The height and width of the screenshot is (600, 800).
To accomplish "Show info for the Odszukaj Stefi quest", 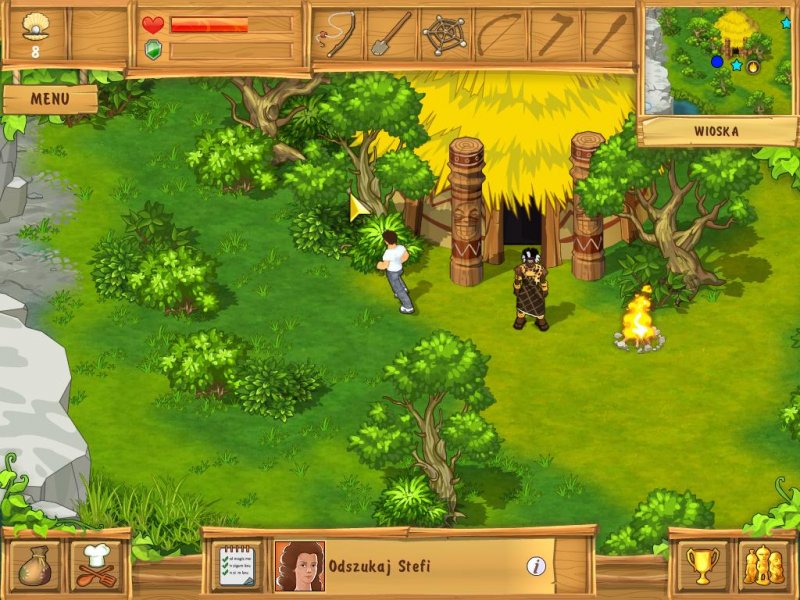I will click(537, 566).
